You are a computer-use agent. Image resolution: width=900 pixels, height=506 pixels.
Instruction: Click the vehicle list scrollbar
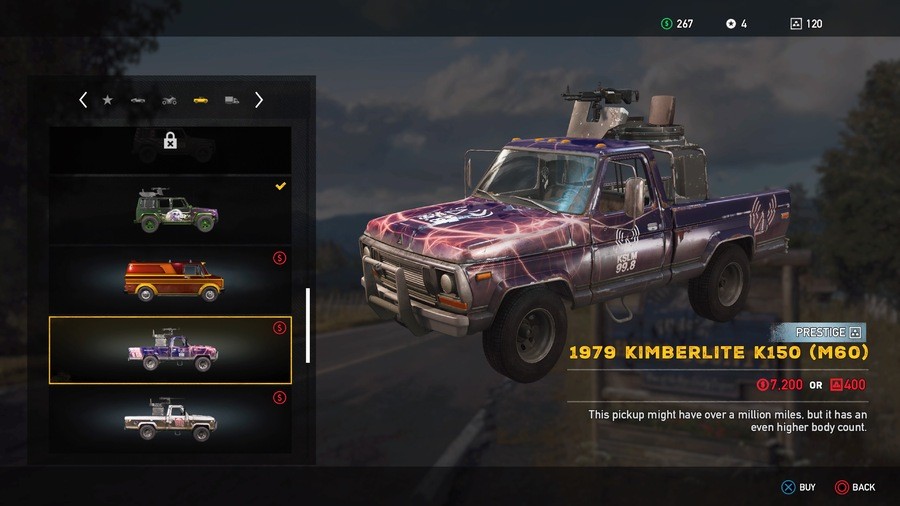click(x=308, y=325)
